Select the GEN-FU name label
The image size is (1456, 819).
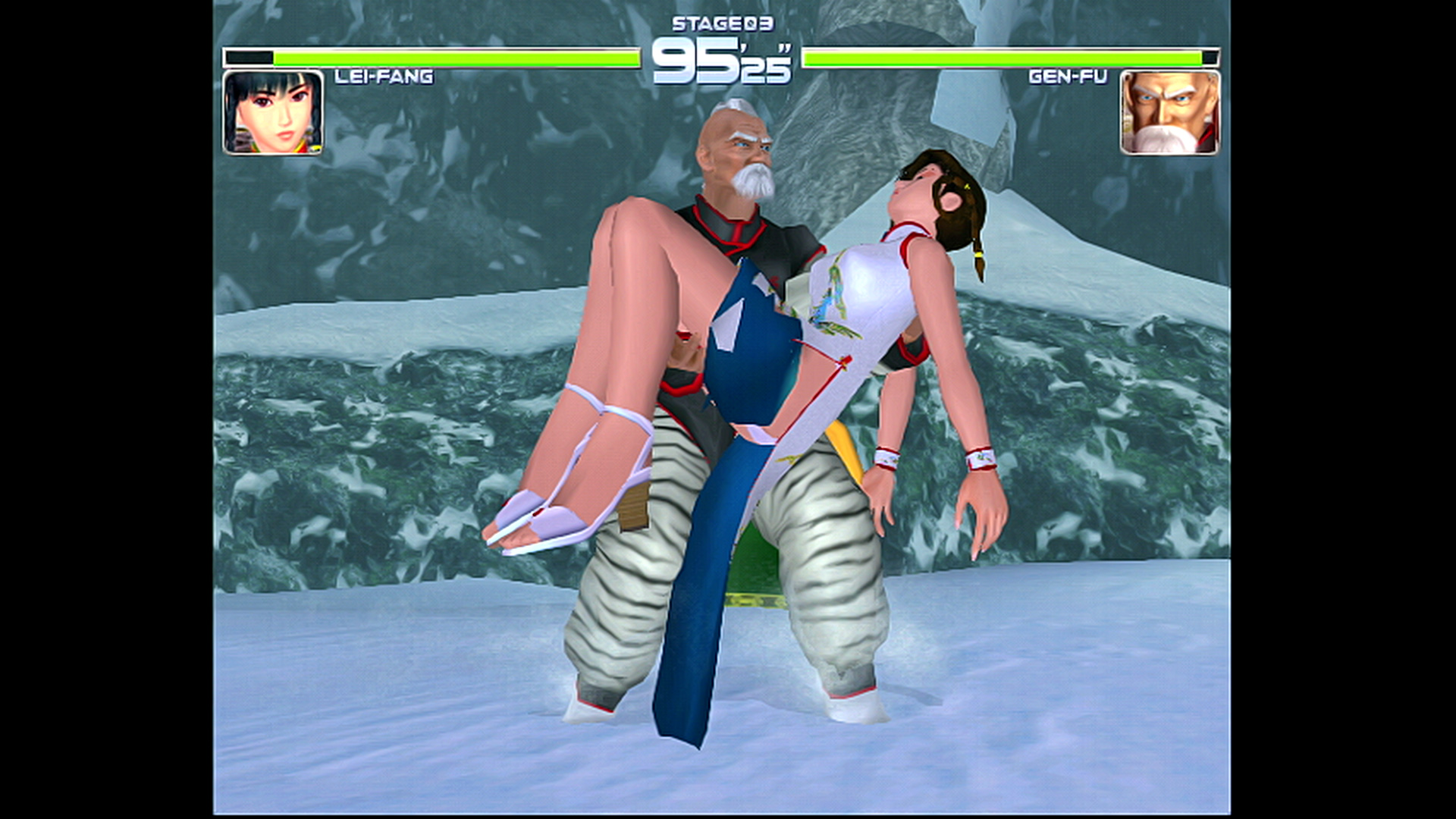pos(1069,76)
